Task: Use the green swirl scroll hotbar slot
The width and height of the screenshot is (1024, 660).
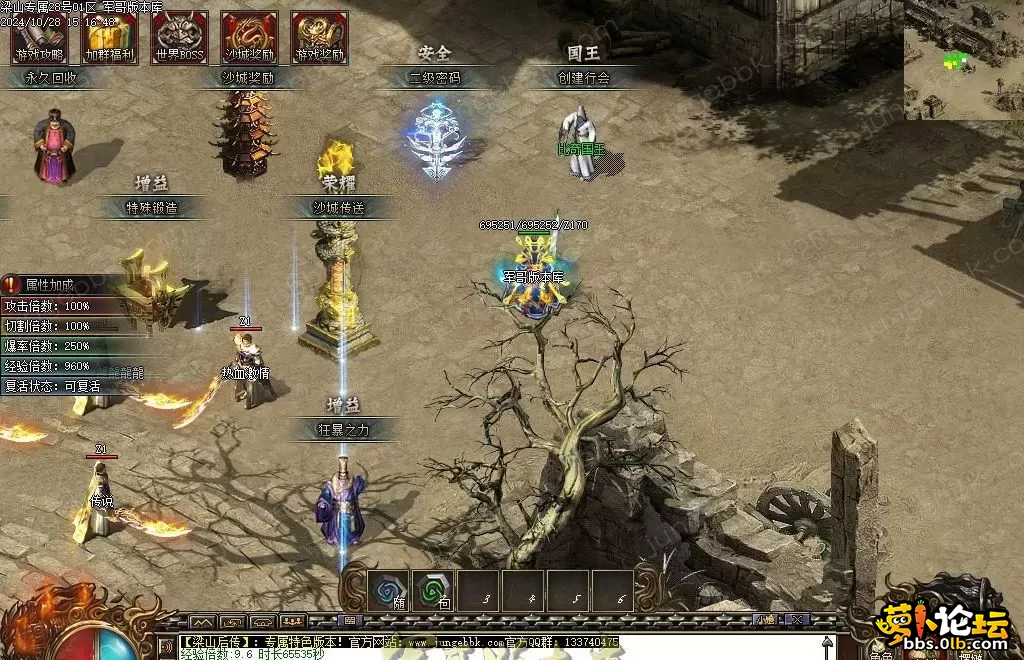Action: tap(433, 590)
